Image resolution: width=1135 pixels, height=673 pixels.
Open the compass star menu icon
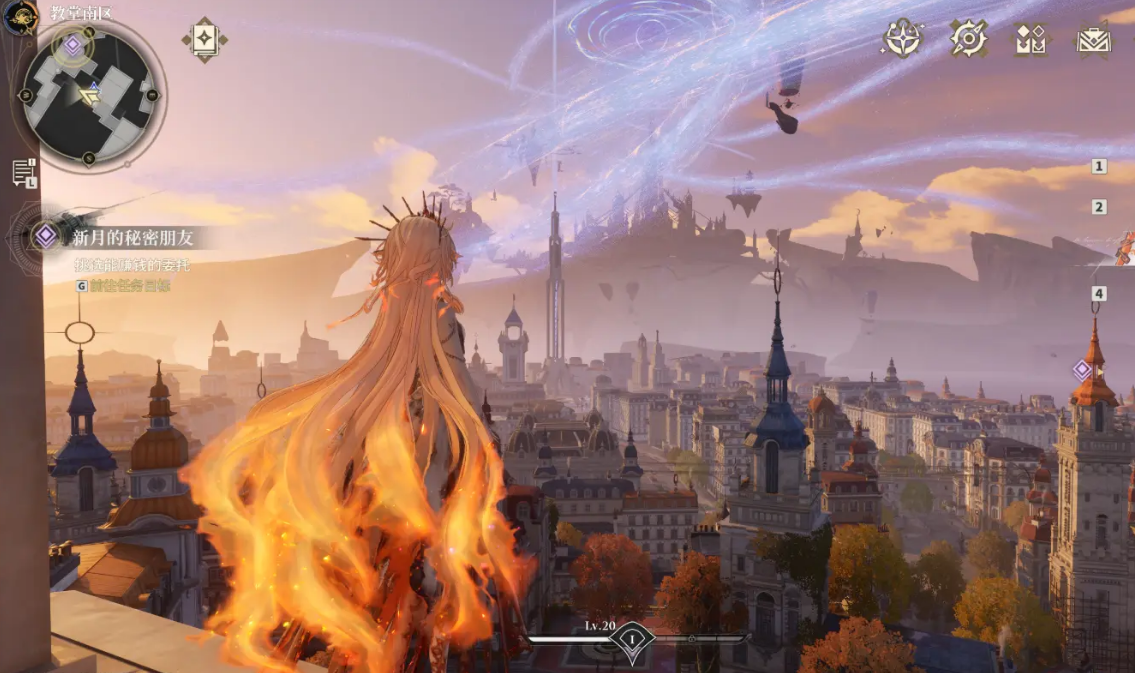point(902,39)
